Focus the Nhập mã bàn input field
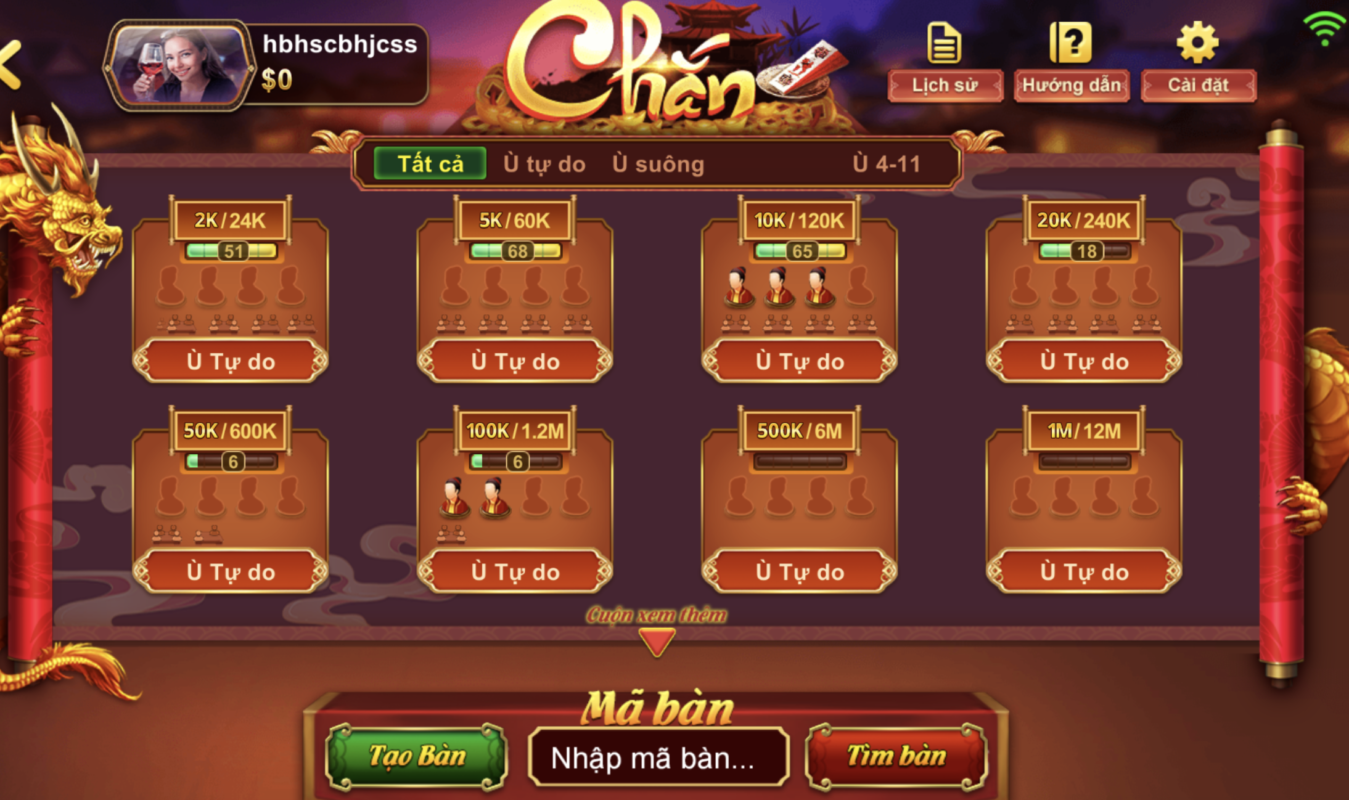The height and width of the screenshot is (800, 1349). [x=658, y=758]
